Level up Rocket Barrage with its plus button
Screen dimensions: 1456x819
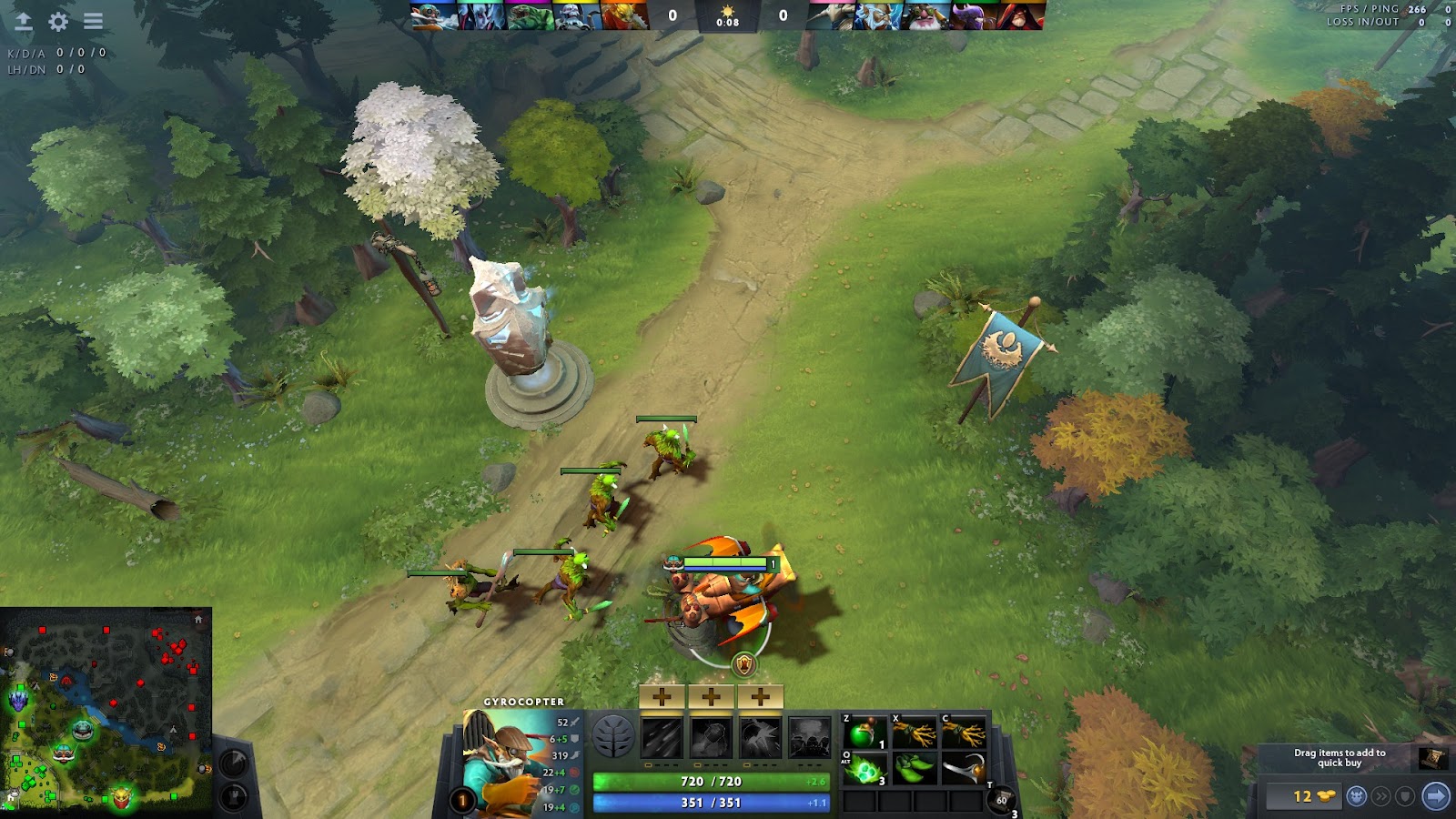[662, 697]
